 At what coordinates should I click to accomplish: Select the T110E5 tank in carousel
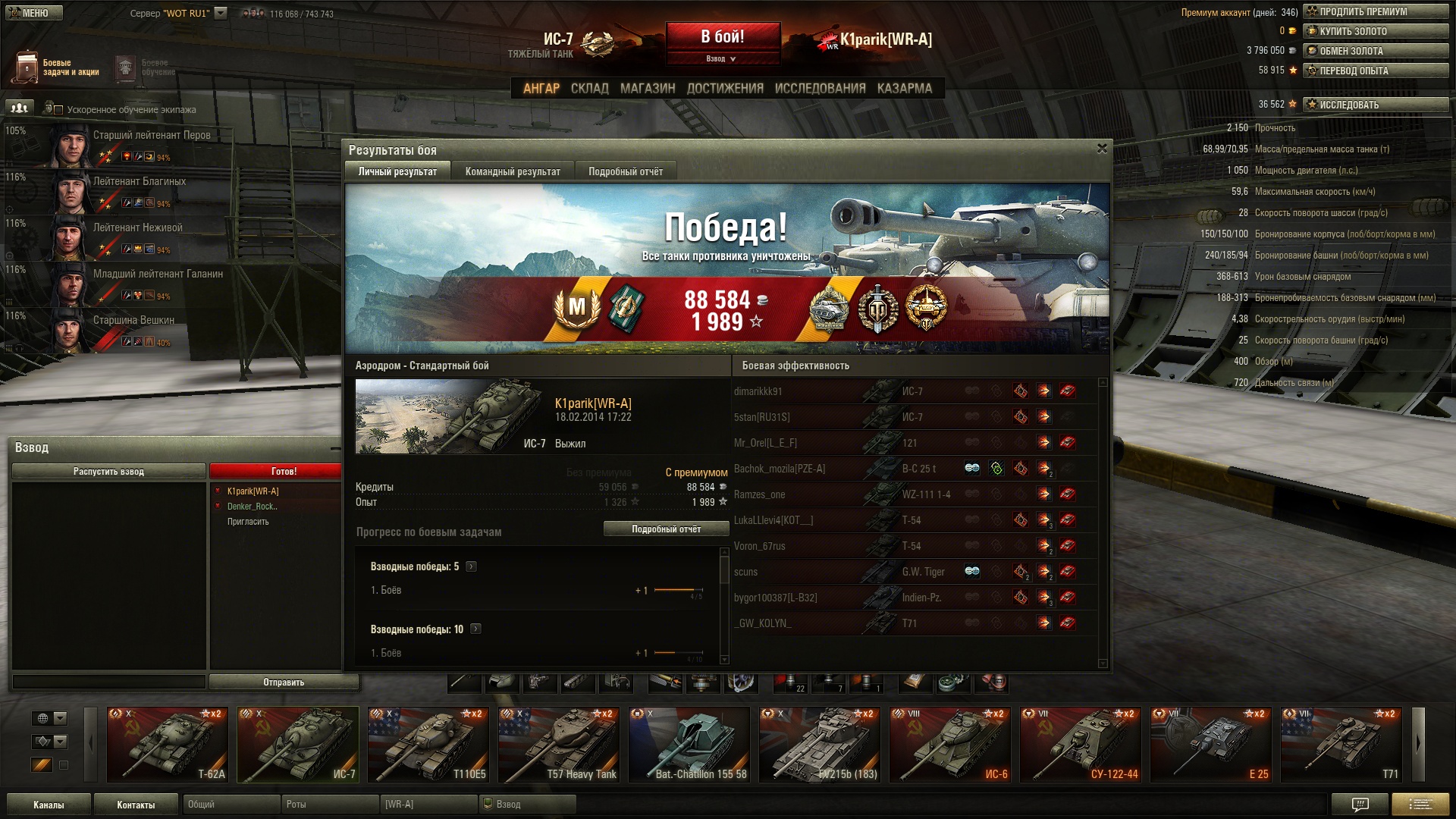tap(428, 745)
